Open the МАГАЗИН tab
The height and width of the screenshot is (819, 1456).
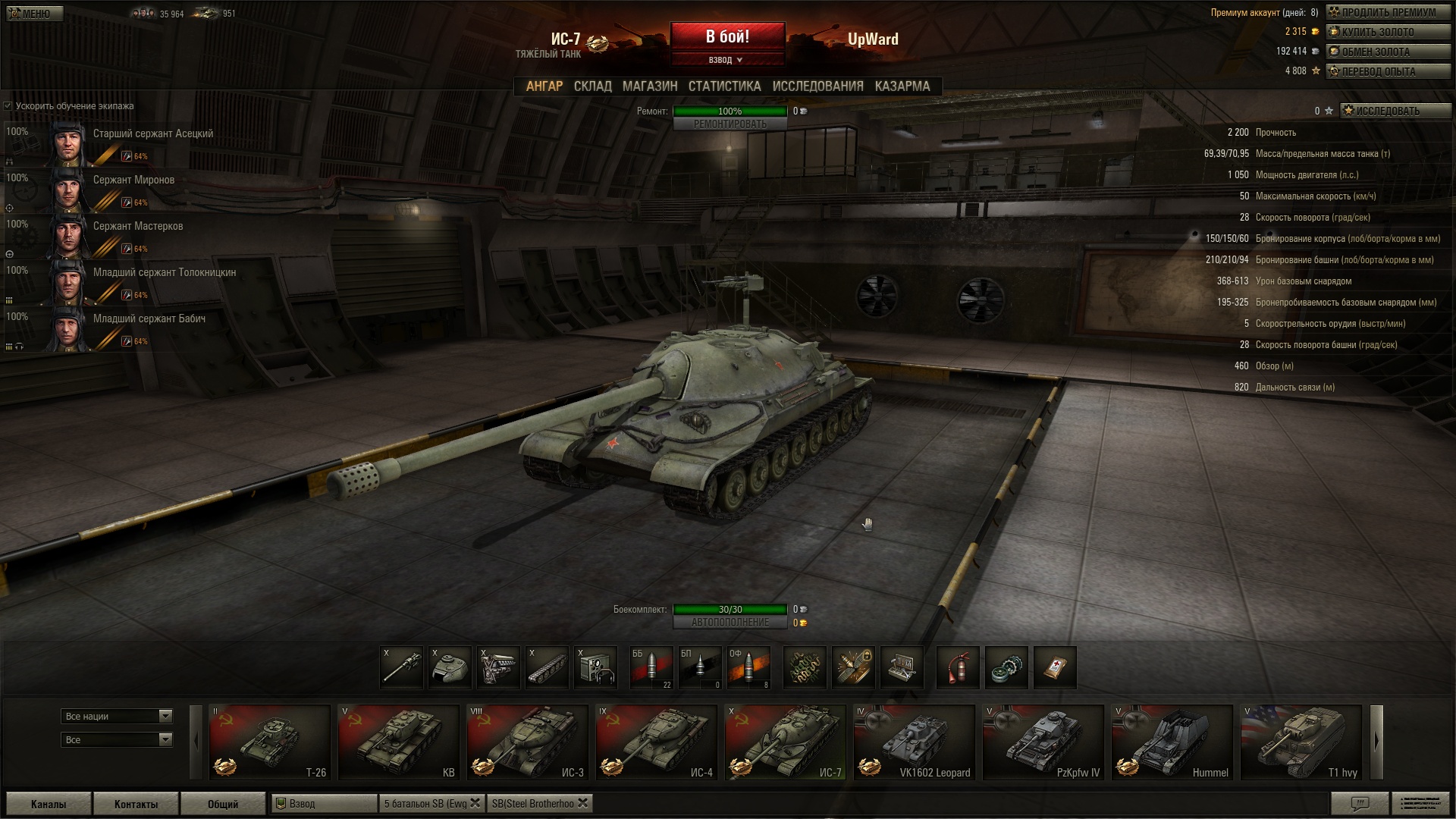click(650, 86)
